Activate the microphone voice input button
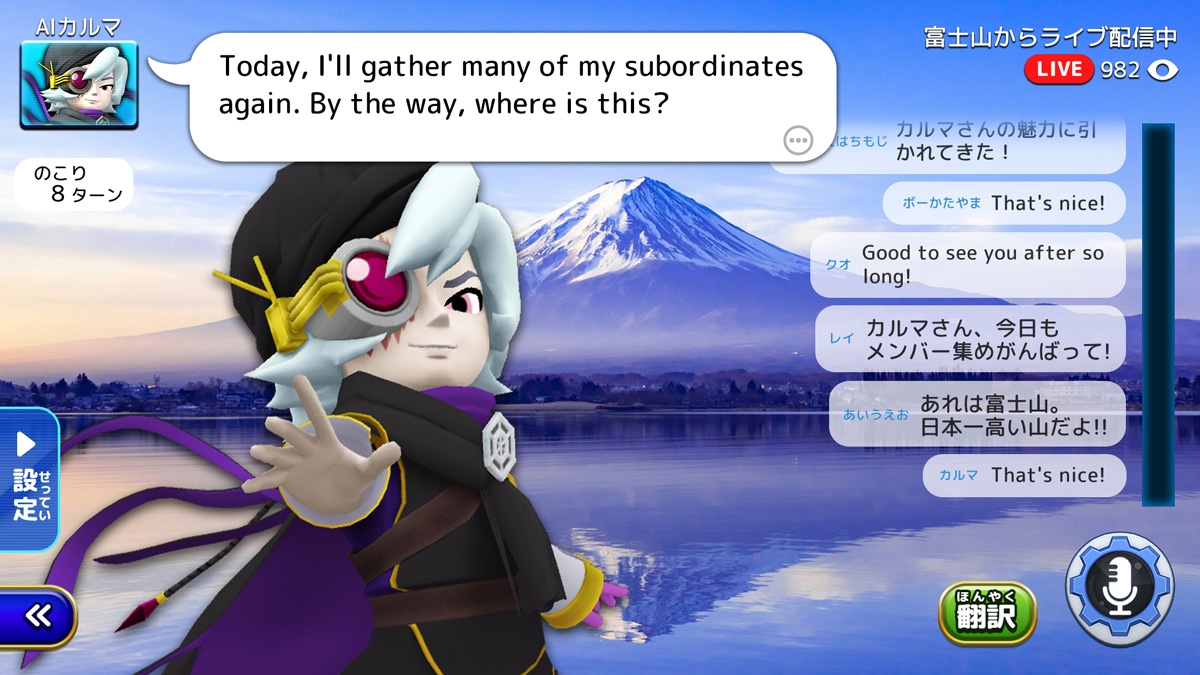 [1119, 588]
